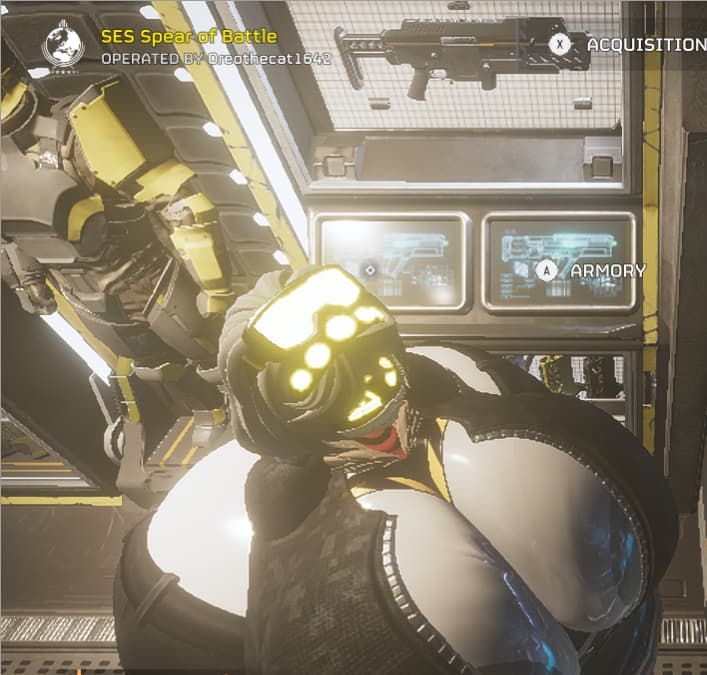
Task: Open the Armory label
Action: (607, 270)
